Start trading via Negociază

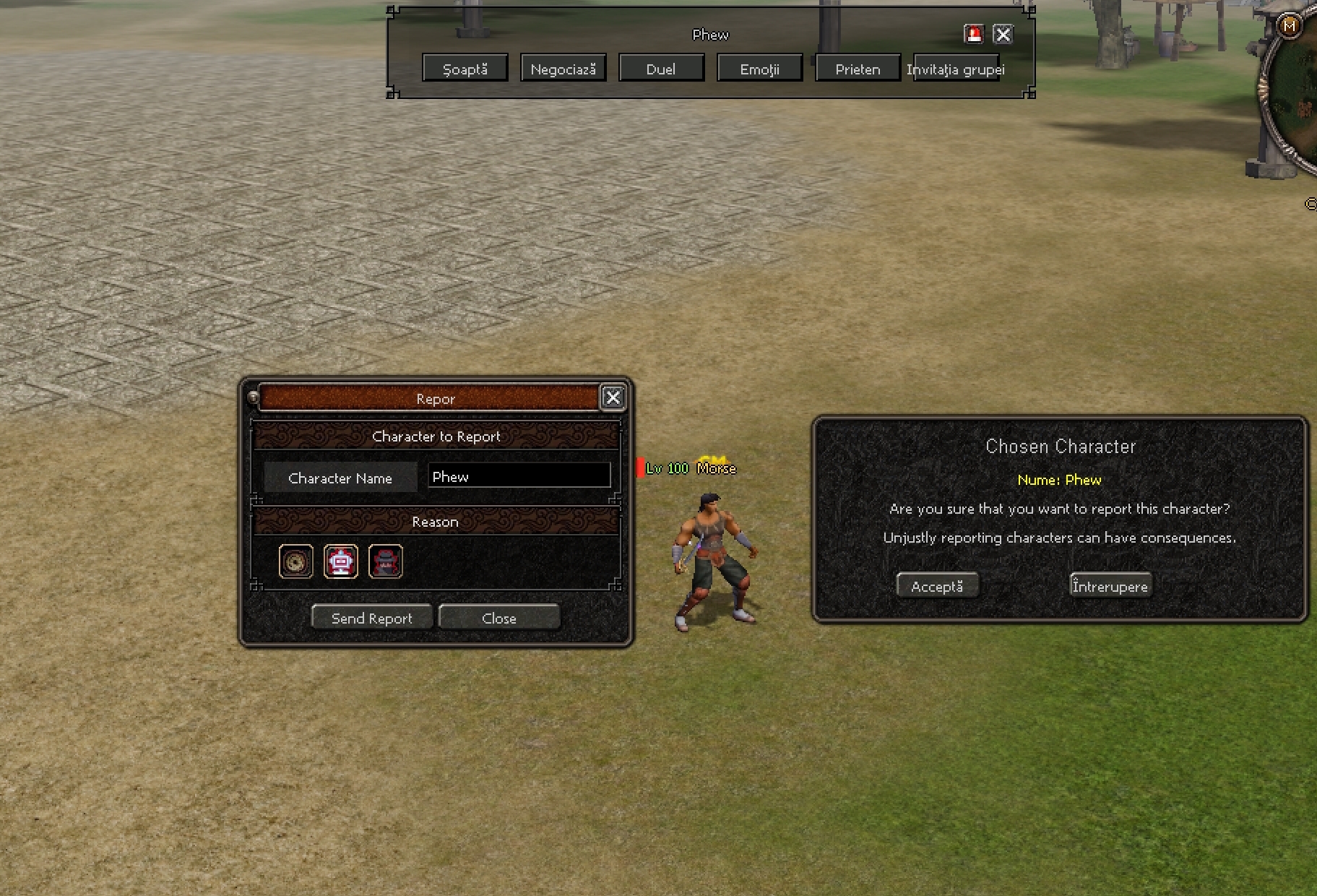click(563, 67)
